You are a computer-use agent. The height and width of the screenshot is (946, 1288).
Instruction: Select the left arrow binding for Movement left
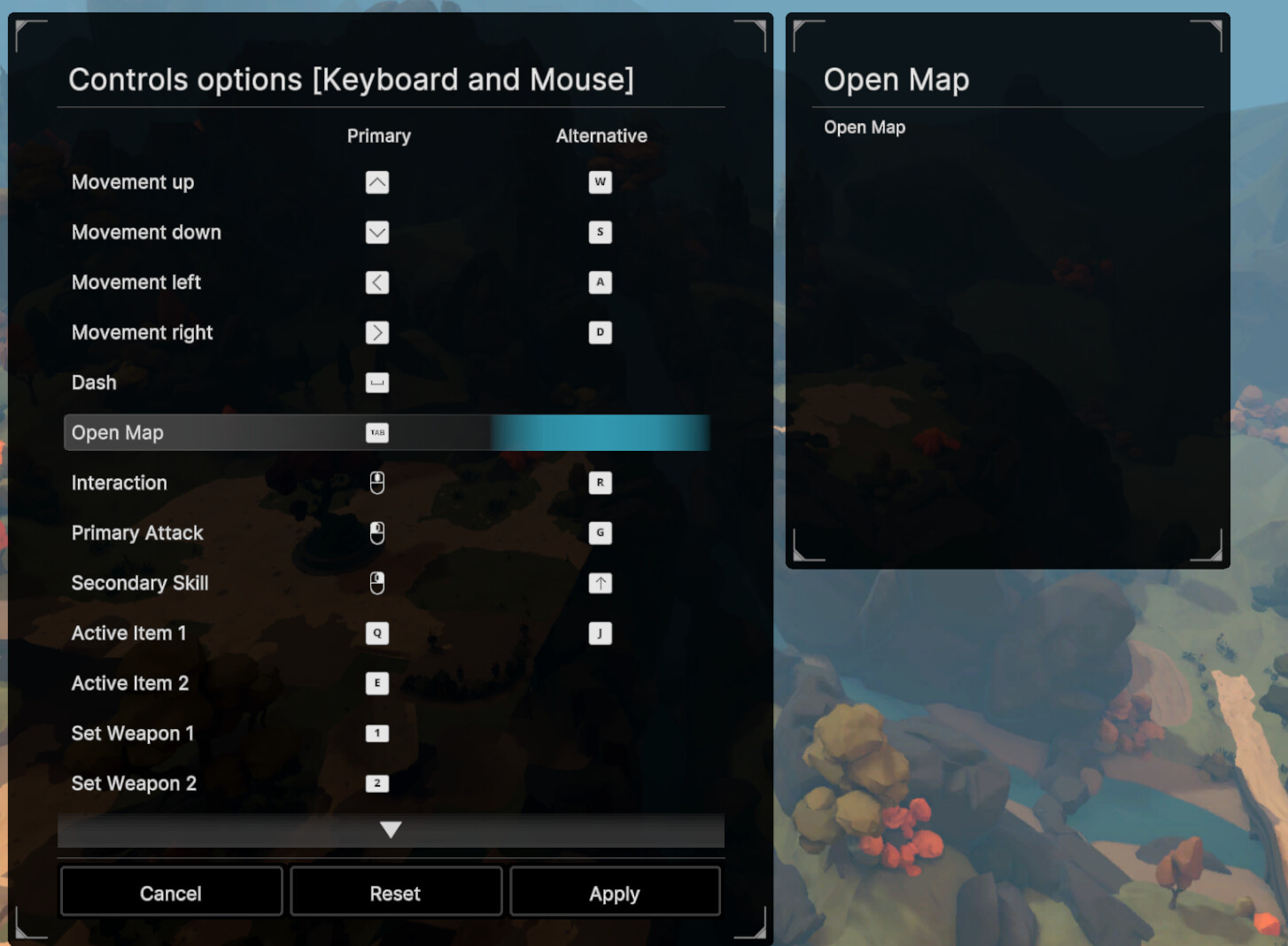coord(376,283)
